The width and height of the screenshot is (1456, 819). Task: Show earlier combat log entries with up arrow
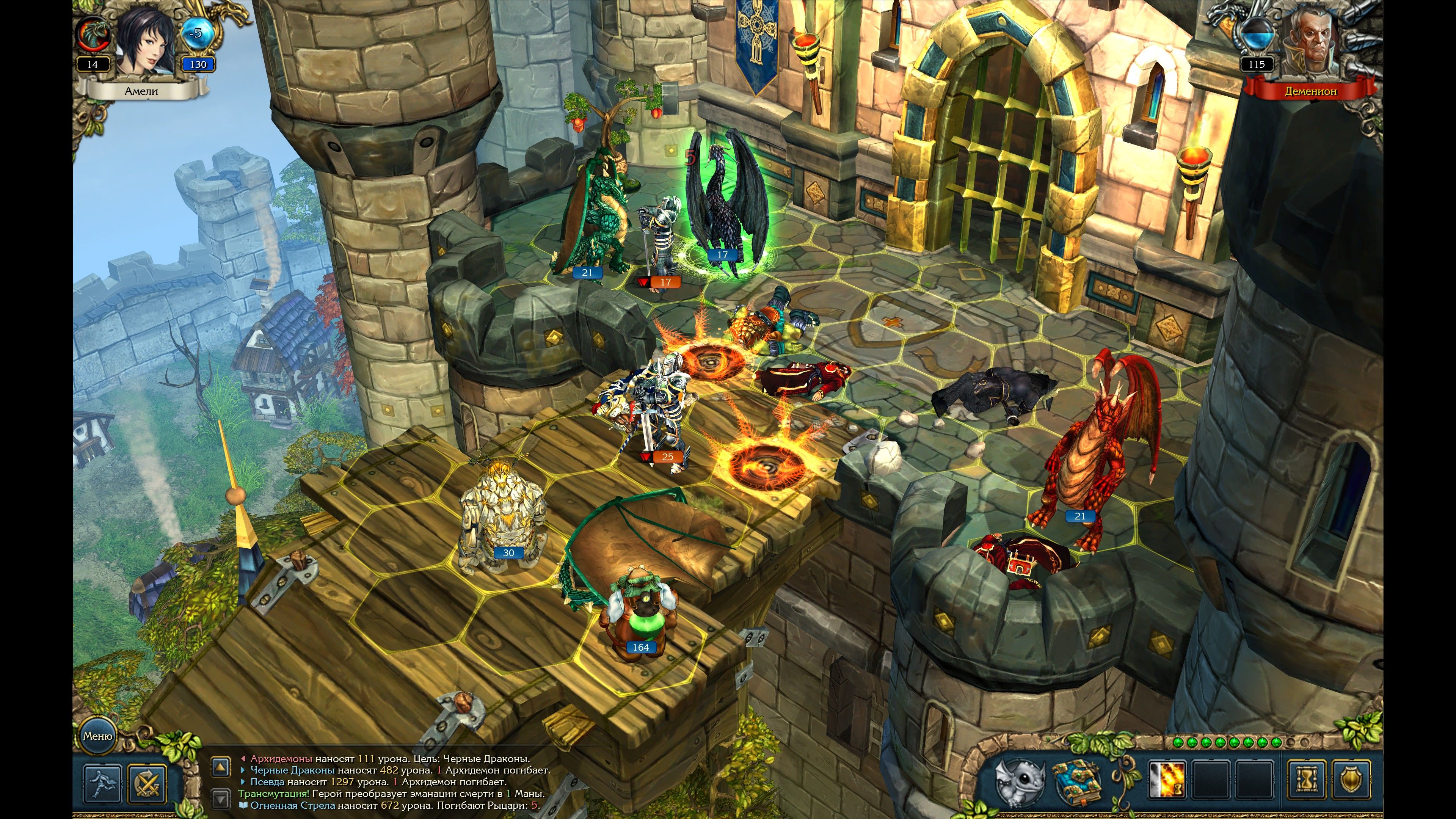[220, 767]
